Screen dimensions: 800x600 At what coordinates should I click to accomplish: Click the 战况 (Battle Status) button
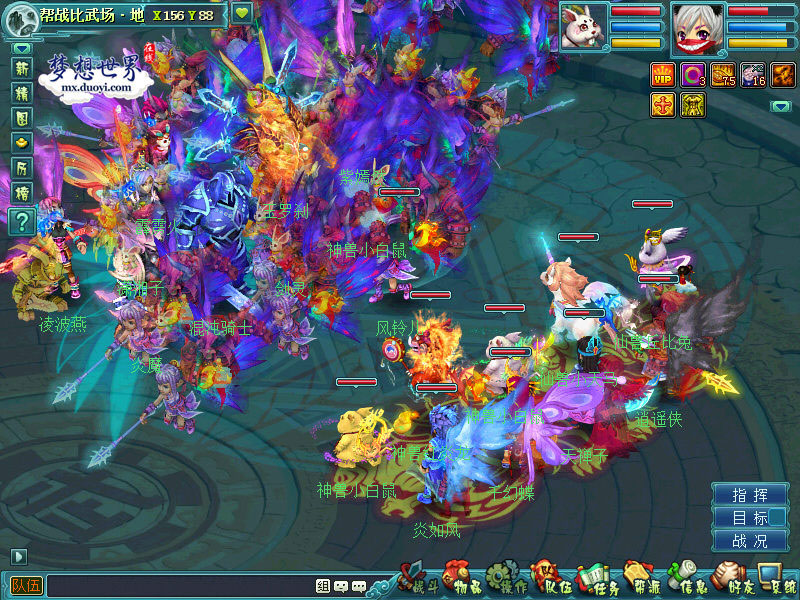(750, 541)
